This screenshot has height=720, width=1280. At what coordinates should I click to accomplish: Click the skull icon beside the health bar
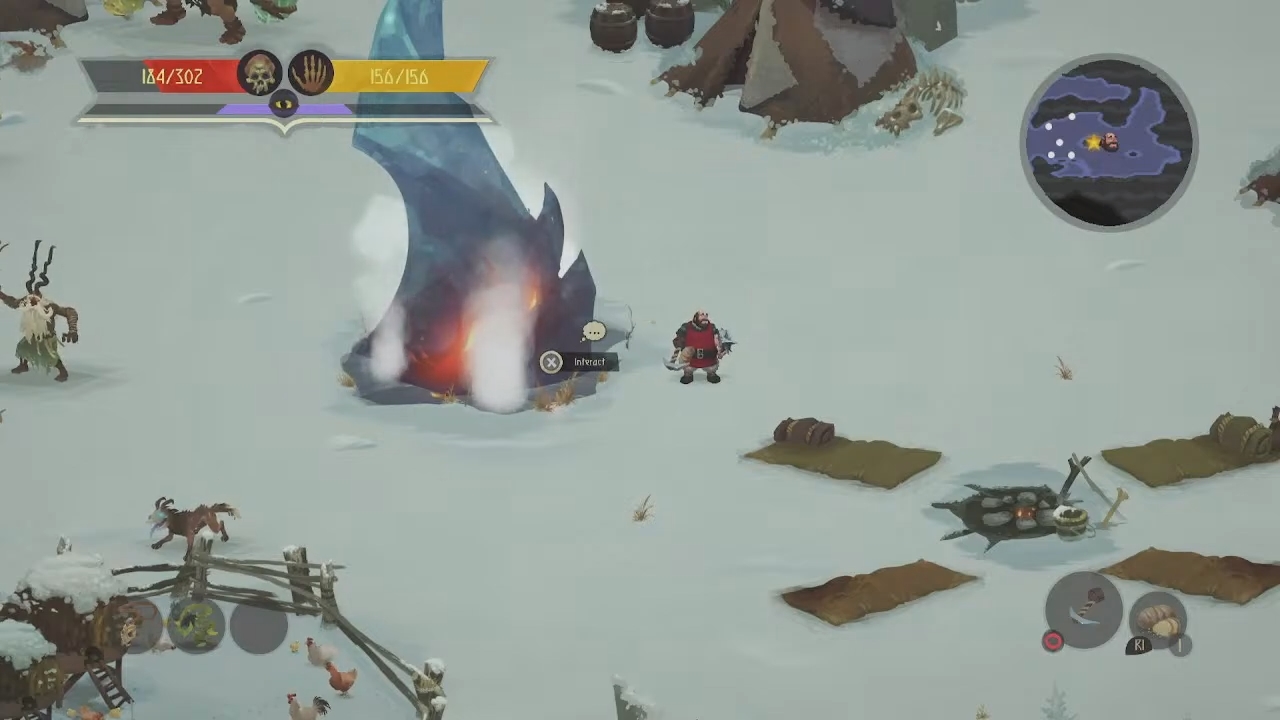[x=259, y=73]
